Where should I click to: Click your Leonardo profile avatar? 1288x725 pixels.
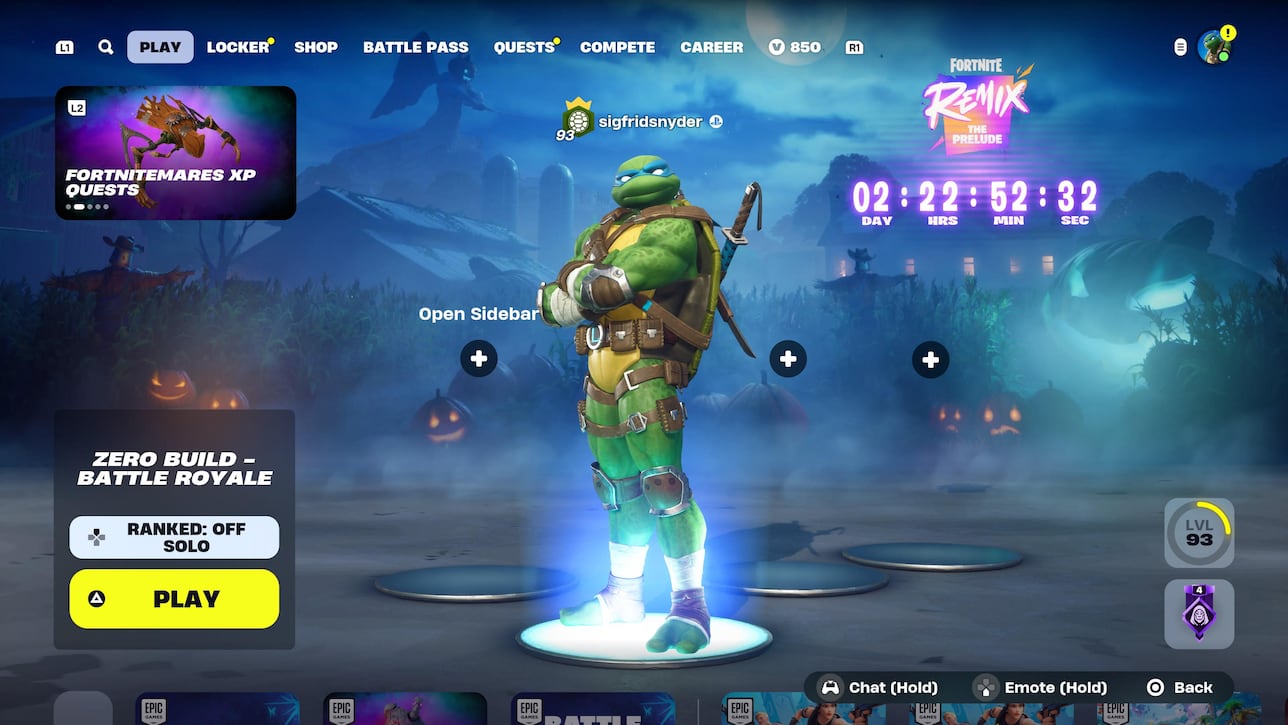(1213, 46)
